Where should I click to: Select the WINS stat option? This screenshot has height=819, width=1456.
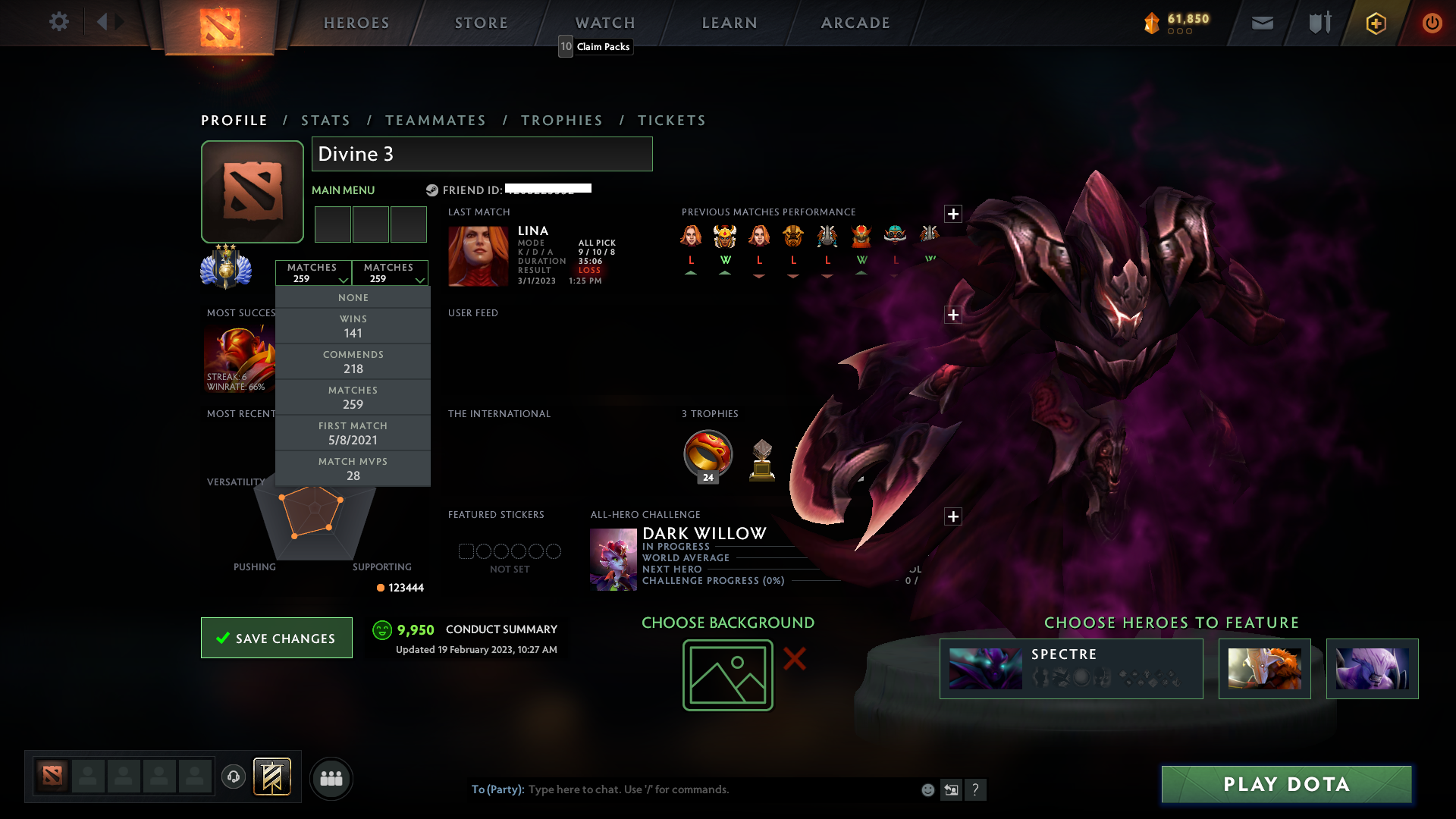click(x=353, y=325)
